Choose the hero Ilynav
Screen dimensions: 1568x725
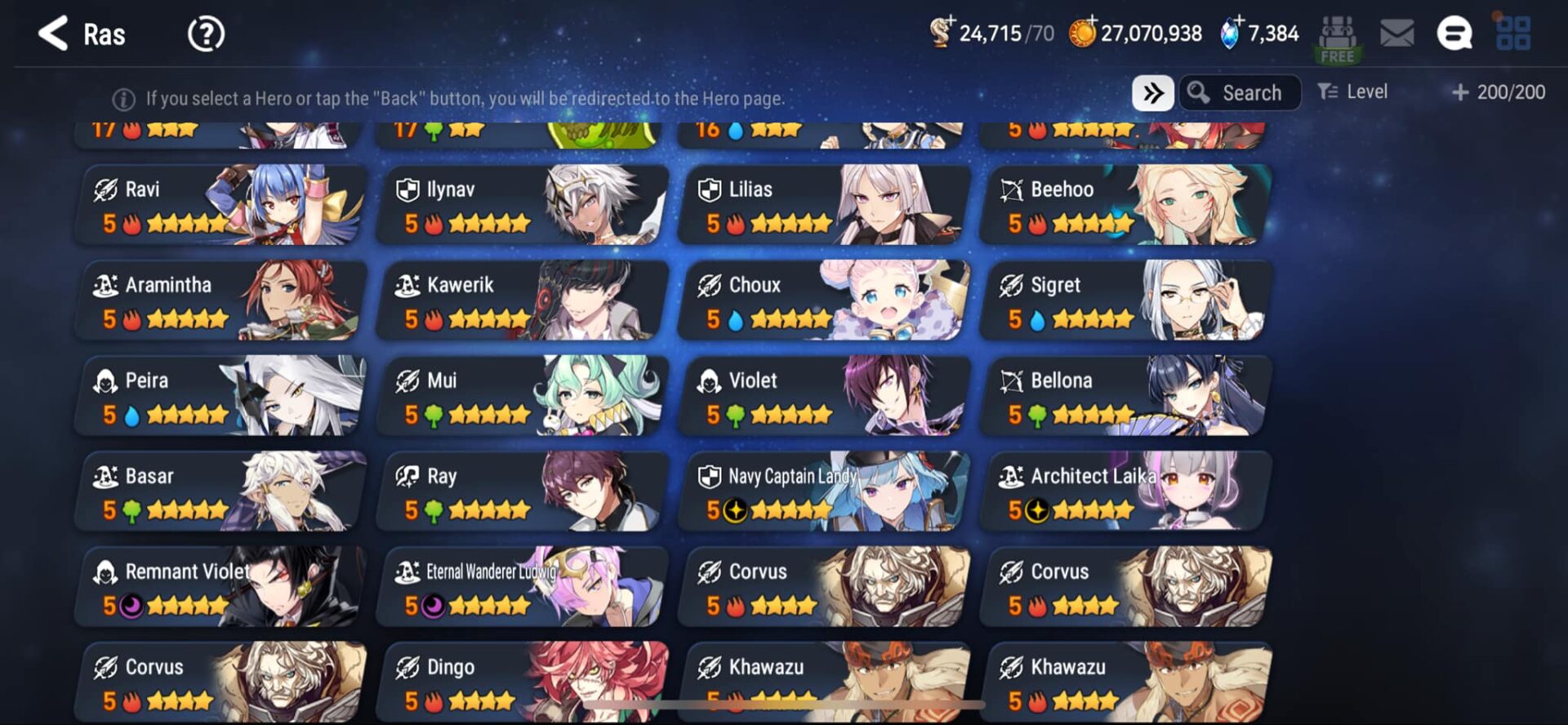[x=523, y=205]
